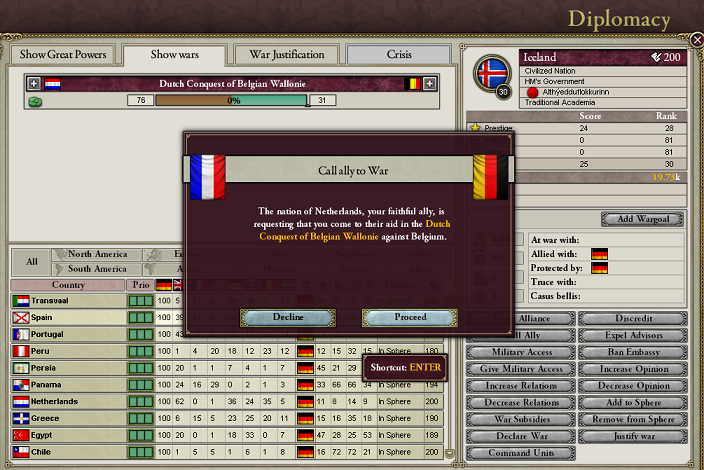
Task: Proceed with joining the Dutch war
Action: click(x=409, y=317)
